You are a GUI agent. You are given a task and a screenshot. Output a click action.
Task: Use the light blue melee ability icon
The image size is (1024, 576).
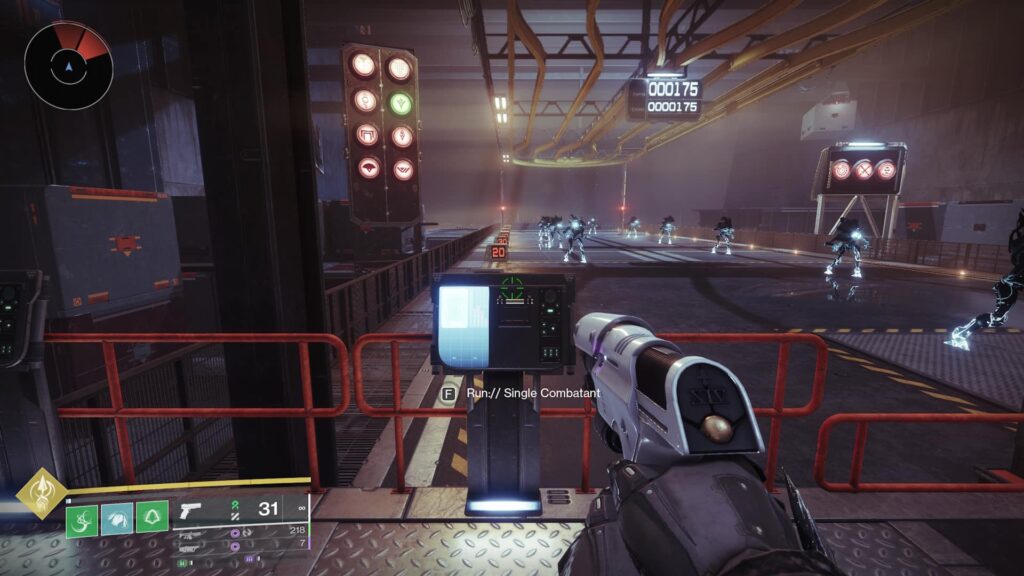click(117, 516)
